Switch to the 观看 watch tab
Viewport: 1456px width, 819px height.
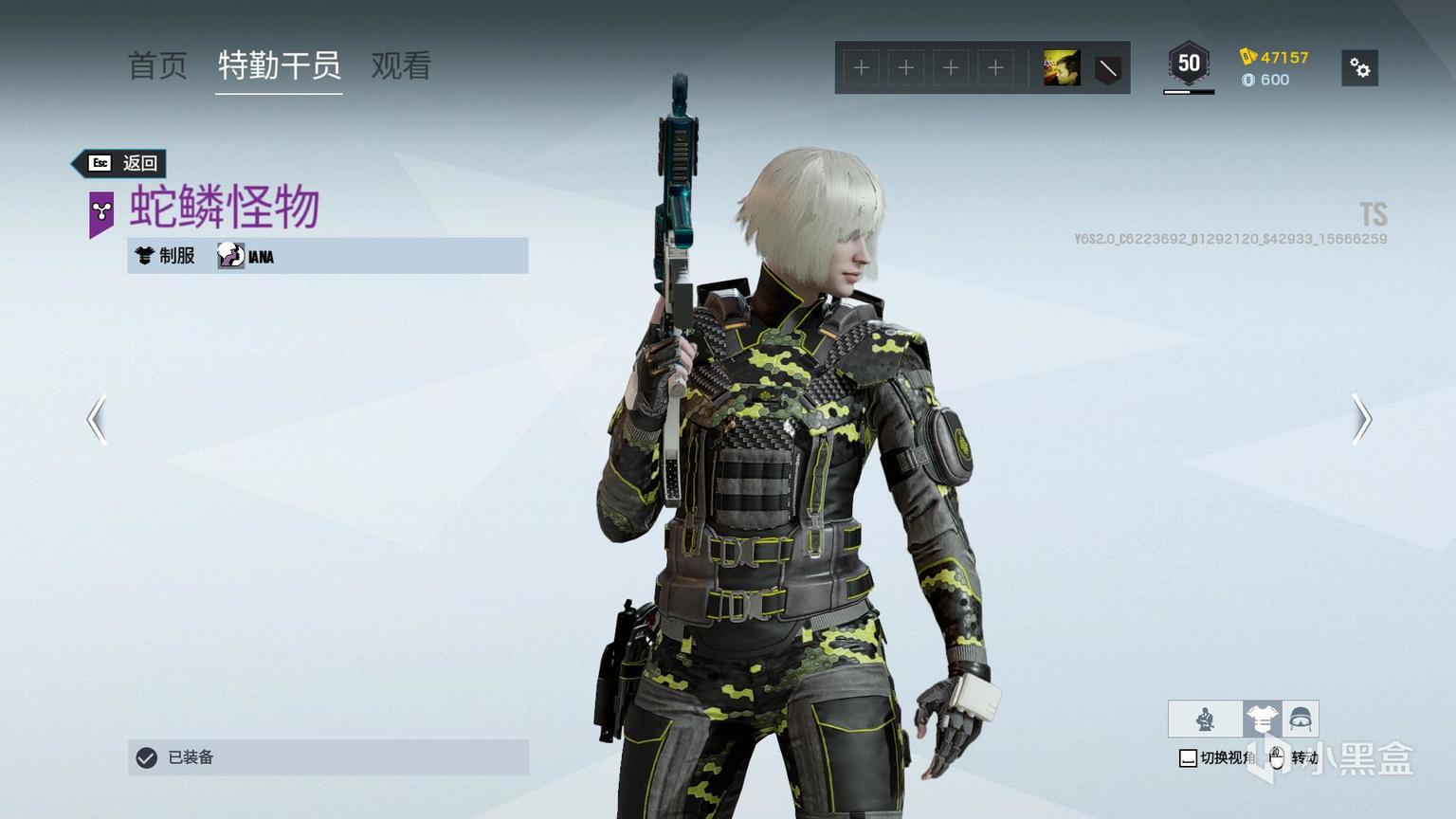click(x=401, y=66)
